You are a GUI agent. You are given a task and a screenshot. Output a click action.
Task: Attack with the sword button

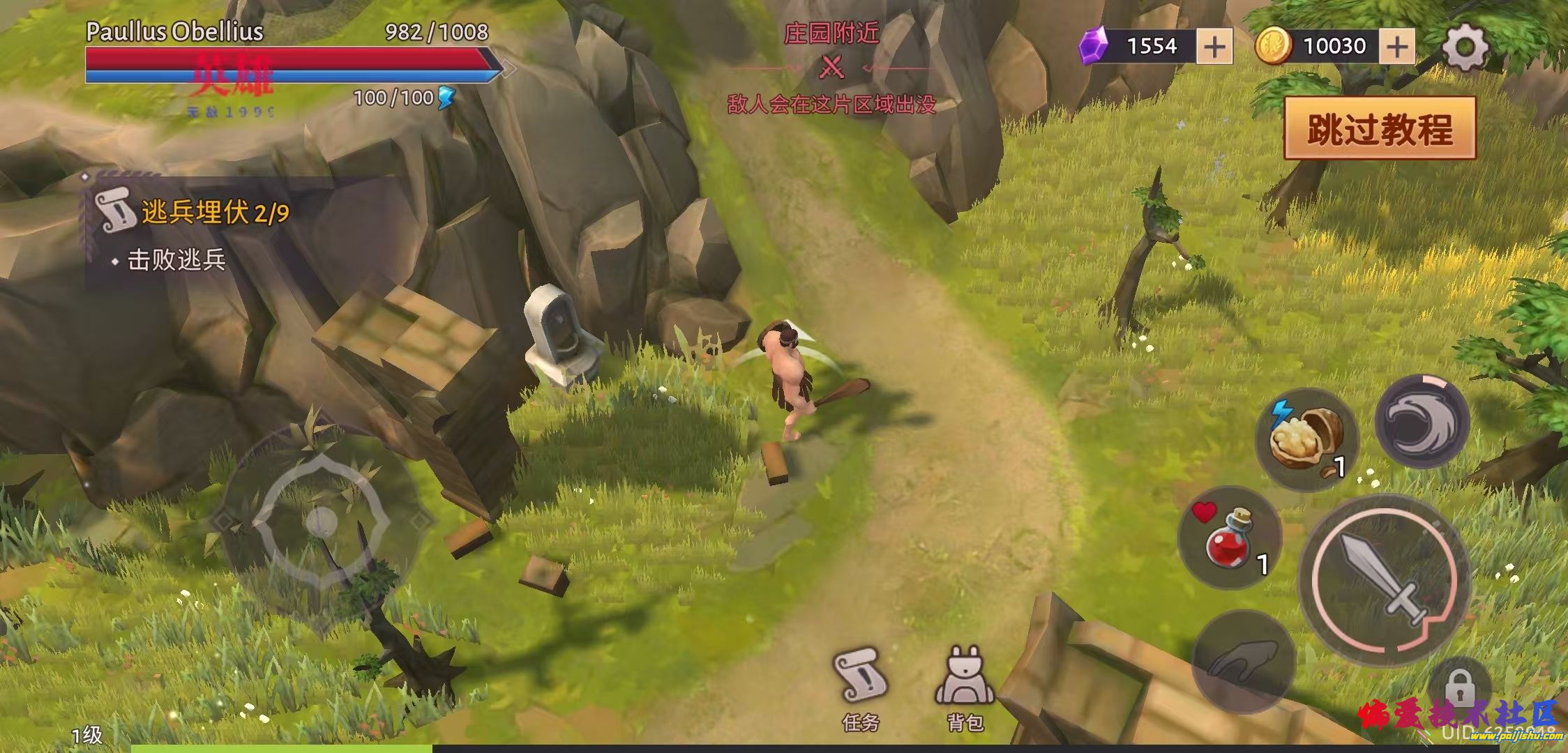coord(1385,580)
